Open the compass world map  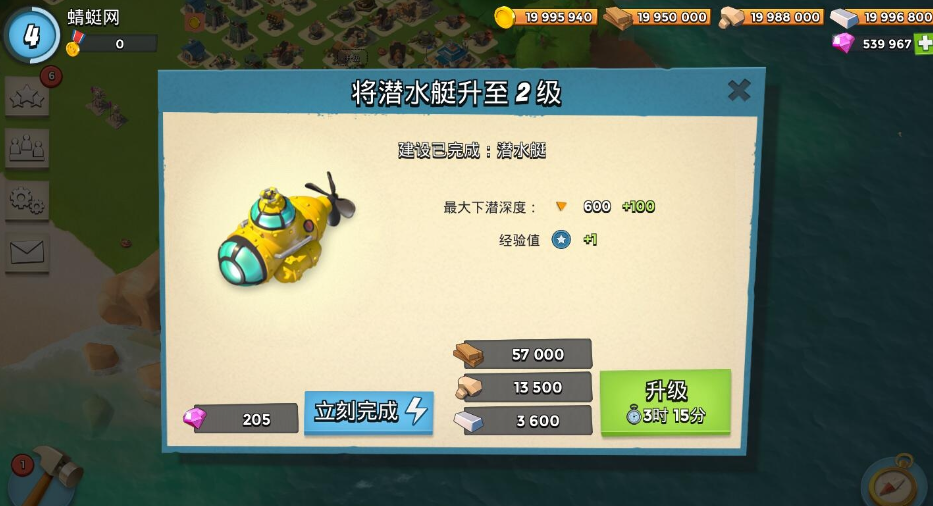coord(893,483)
